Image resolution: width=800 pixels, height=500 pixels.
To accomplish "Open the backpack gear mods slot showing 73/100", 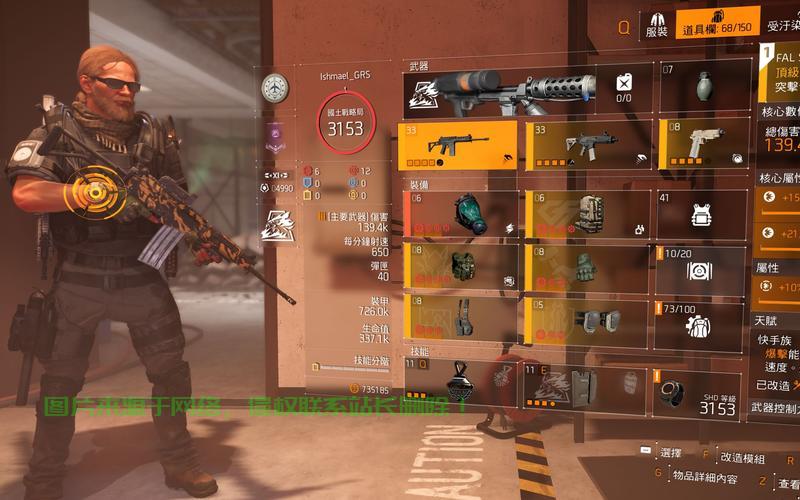I will (x=701, y=322).
